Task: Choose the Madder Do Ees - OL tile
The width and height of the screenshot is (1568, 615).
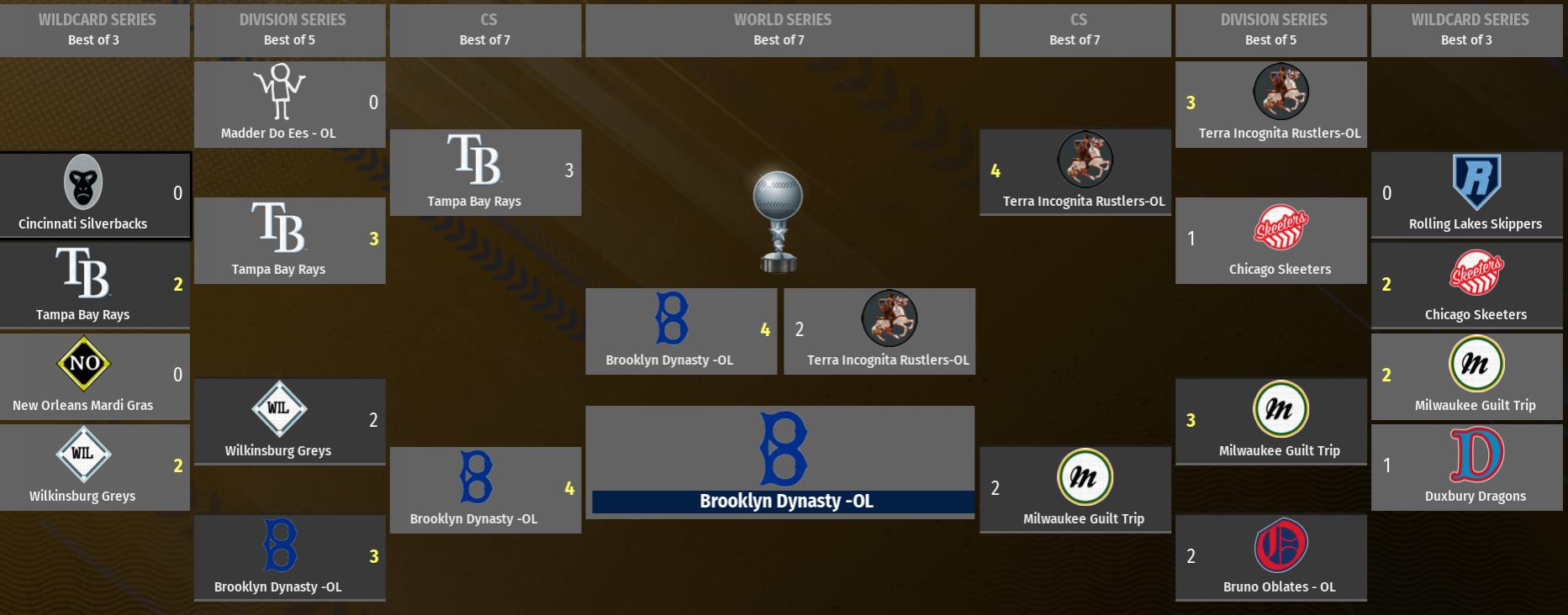Action: [289, 105]
